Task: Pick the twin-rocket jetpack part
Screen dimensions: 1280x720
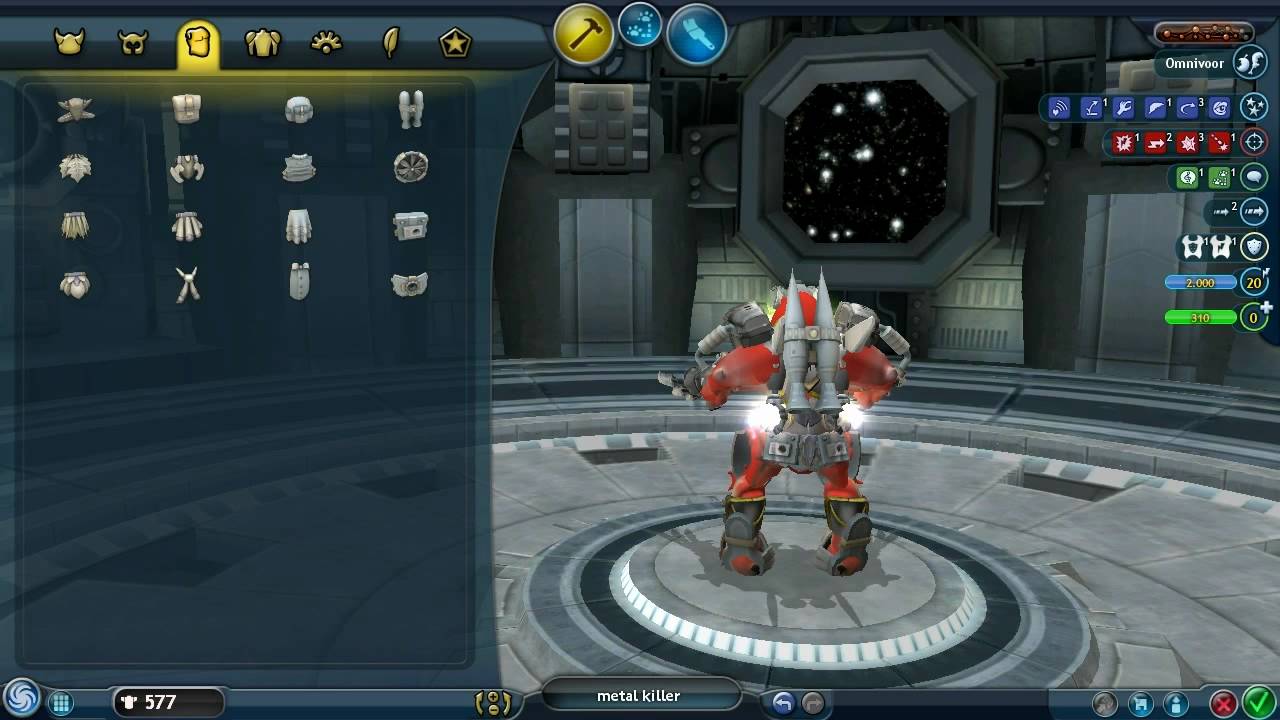Action: 410,109
